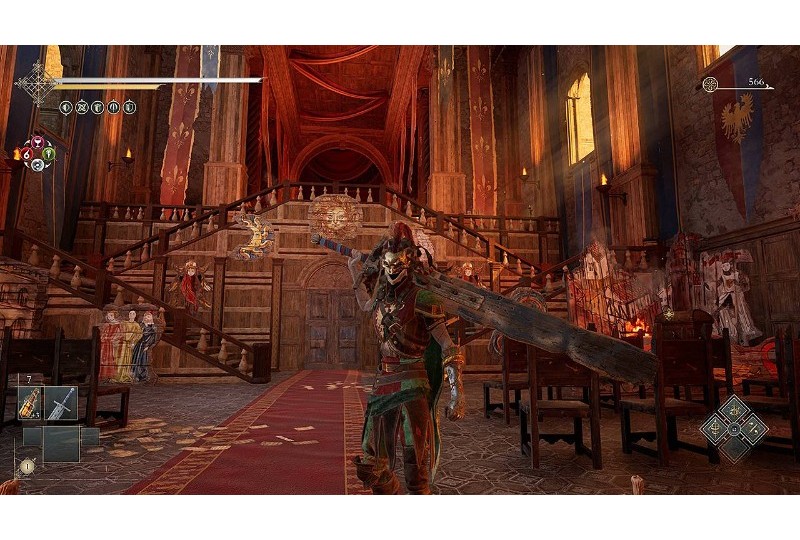800x540 pixels.
Task: Open the diamond-shaped quick-select pad
Action: tap(733, 428)
